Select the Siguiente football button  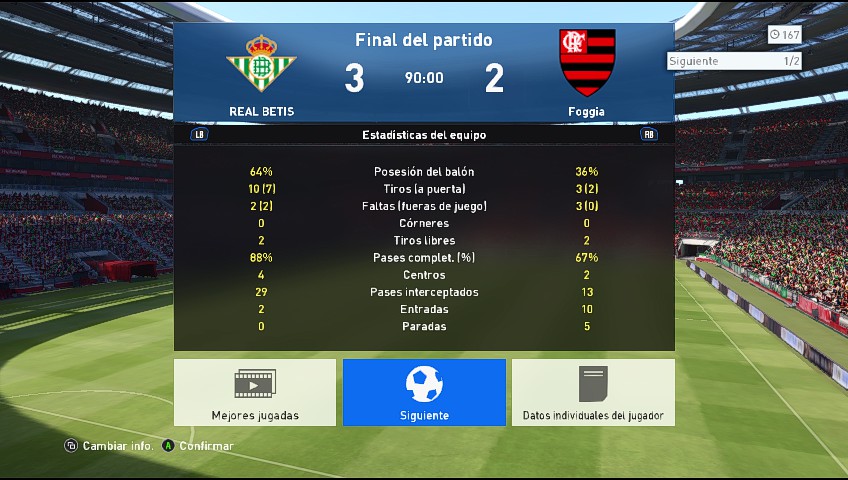pyautogui.click(x=424, y=392)
